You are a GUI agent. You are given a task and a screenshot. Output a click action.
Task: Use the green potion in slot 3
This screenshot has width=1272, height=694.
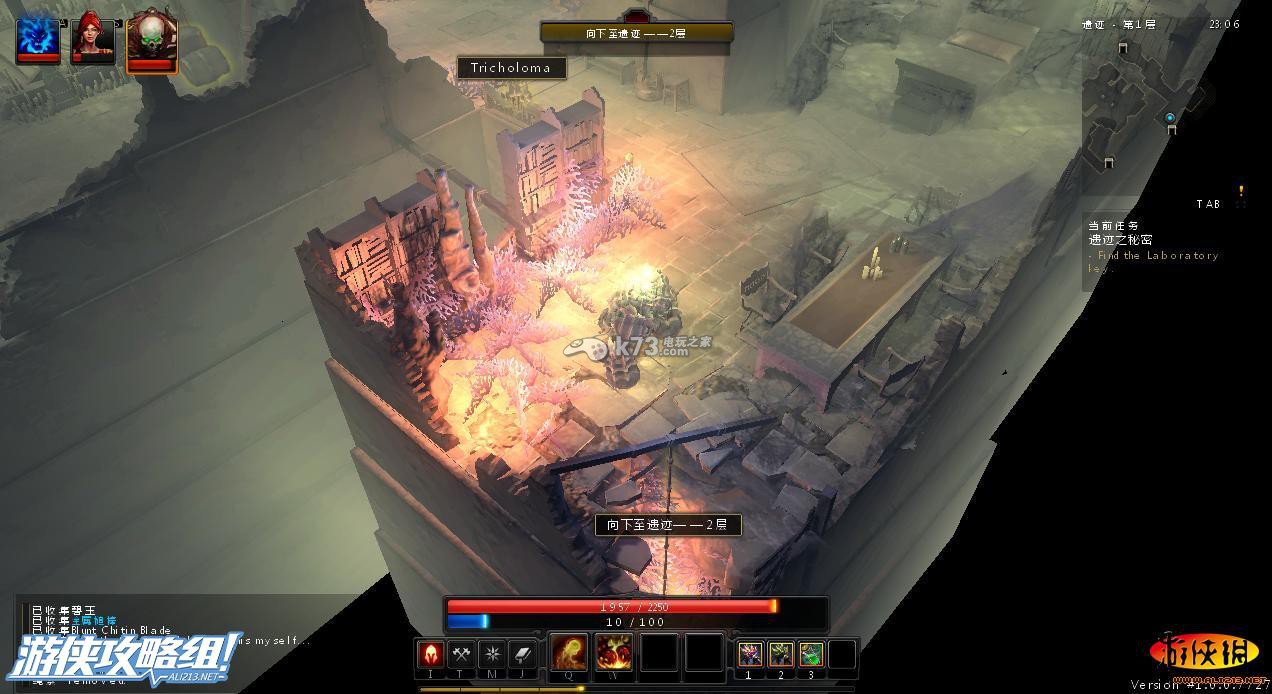click(812, 654)
